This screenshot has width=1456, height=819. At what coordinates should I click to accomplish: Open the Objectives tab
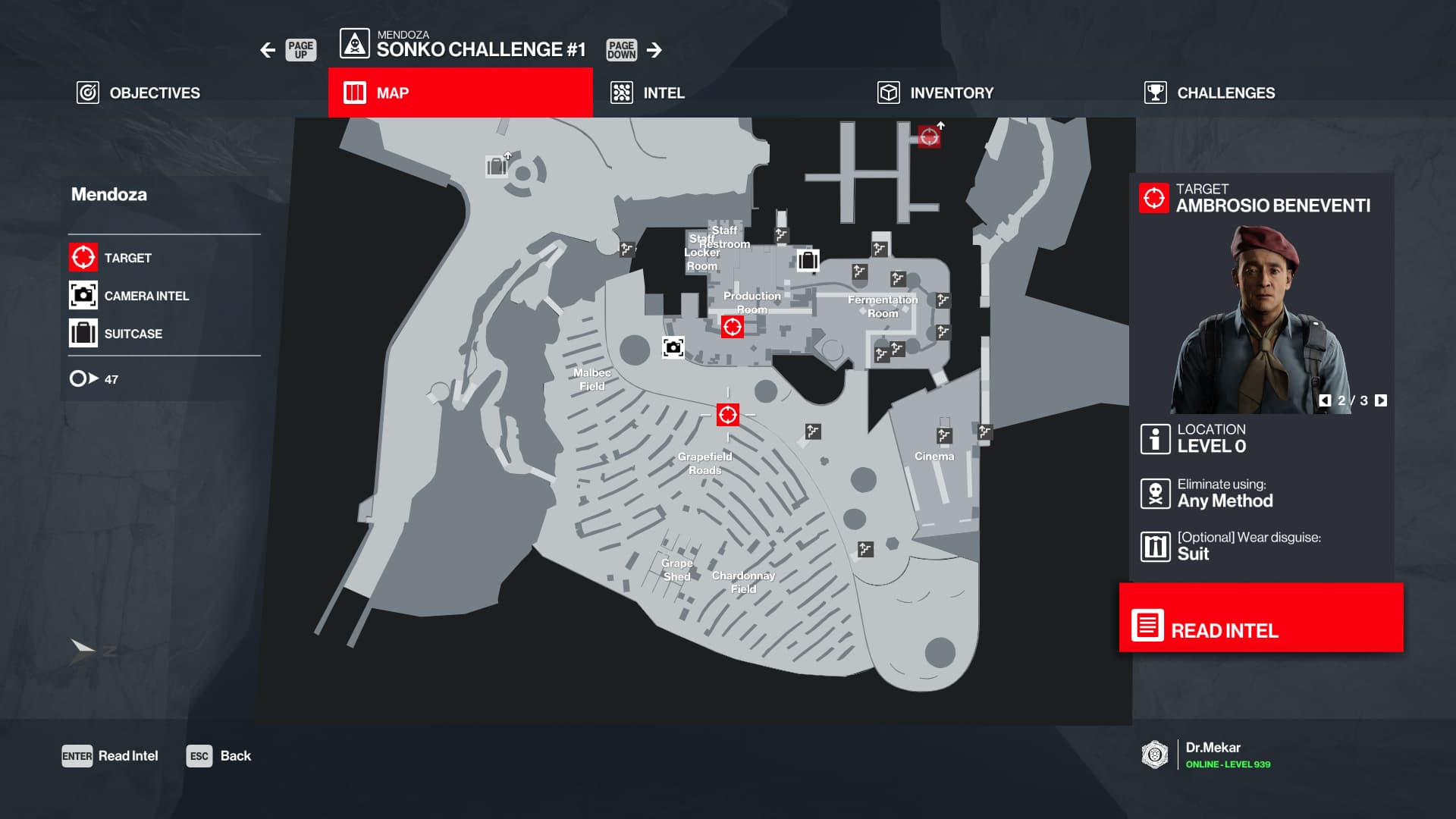point(139,93)
